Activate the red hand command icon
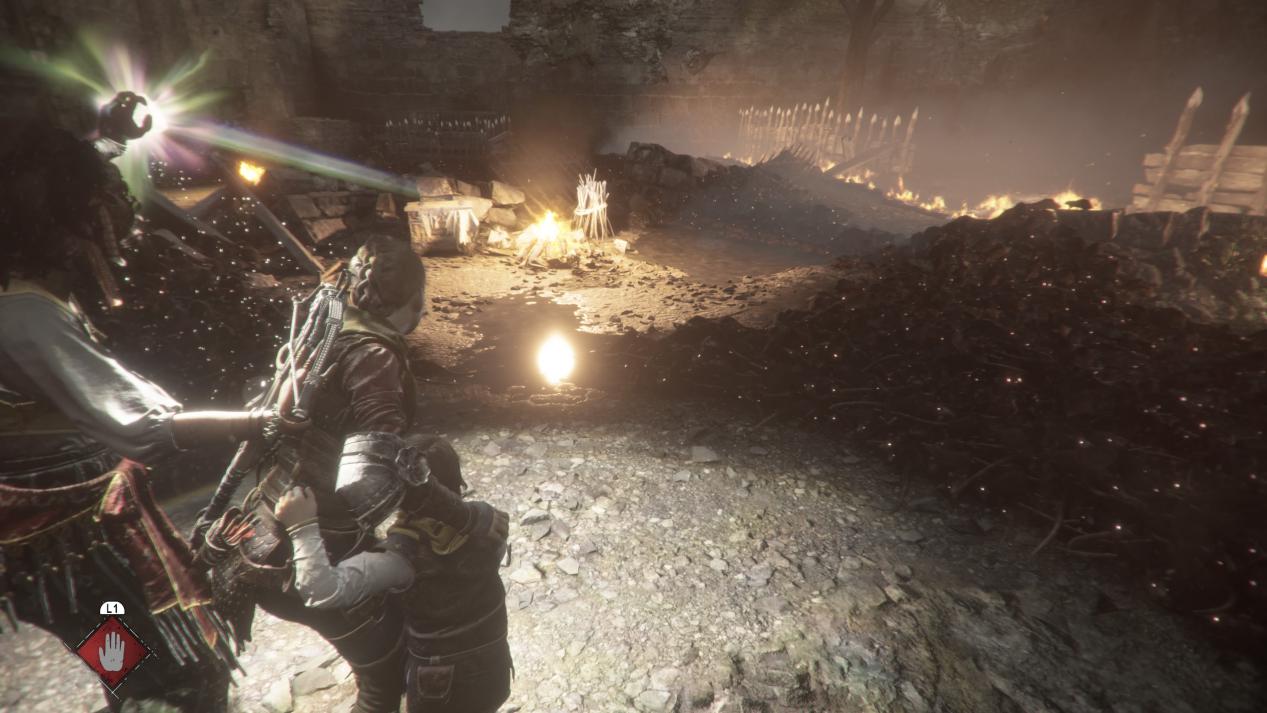1267x713 pixels. (x=112, y=651)
